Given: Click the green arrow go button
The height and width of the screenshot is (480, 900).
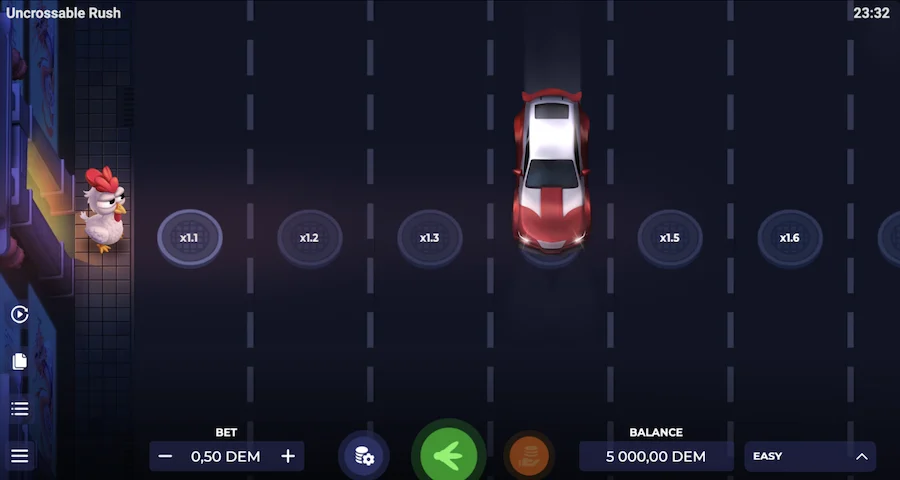Looking at the screenshot, I should (448, 456).
